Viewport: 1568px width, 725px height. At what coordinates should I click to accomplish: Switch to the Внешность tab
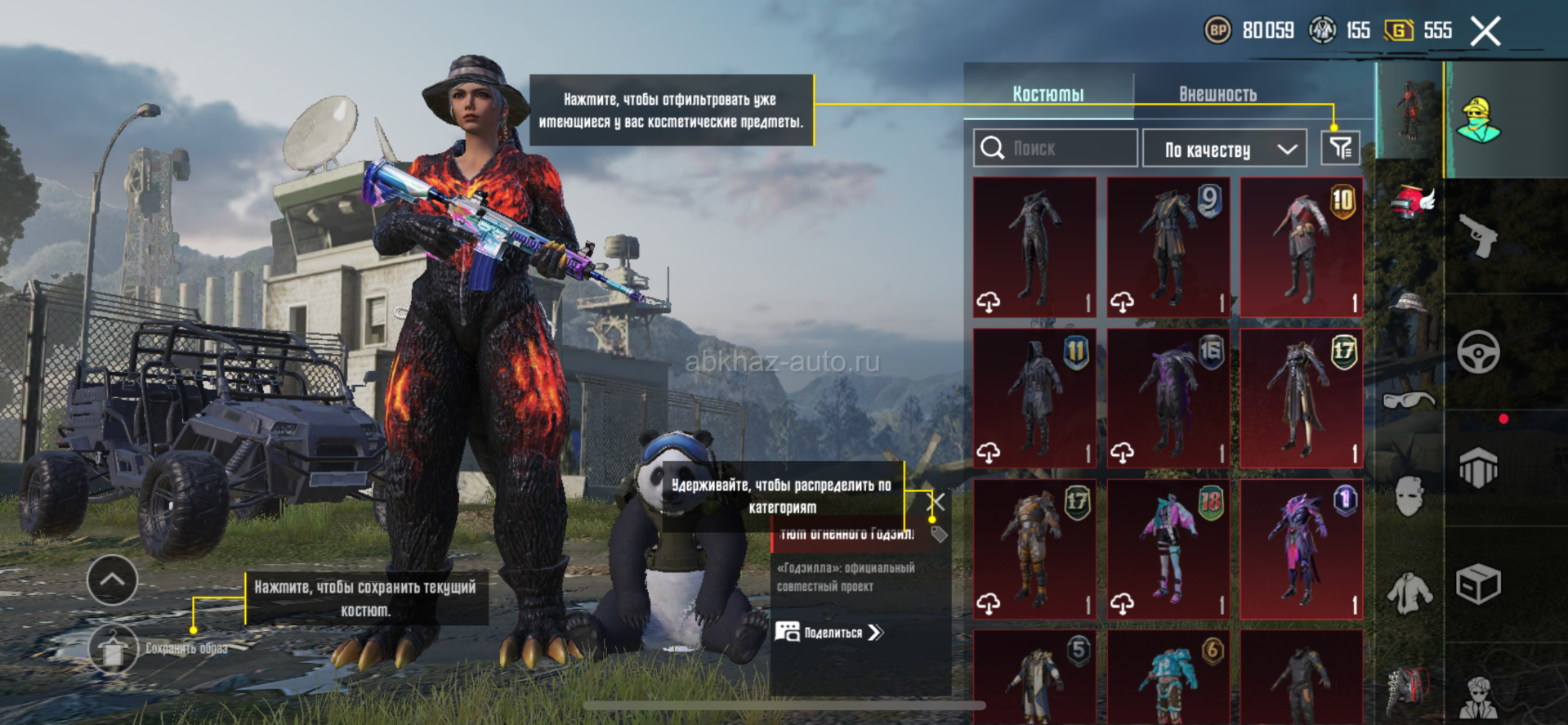1217,94
